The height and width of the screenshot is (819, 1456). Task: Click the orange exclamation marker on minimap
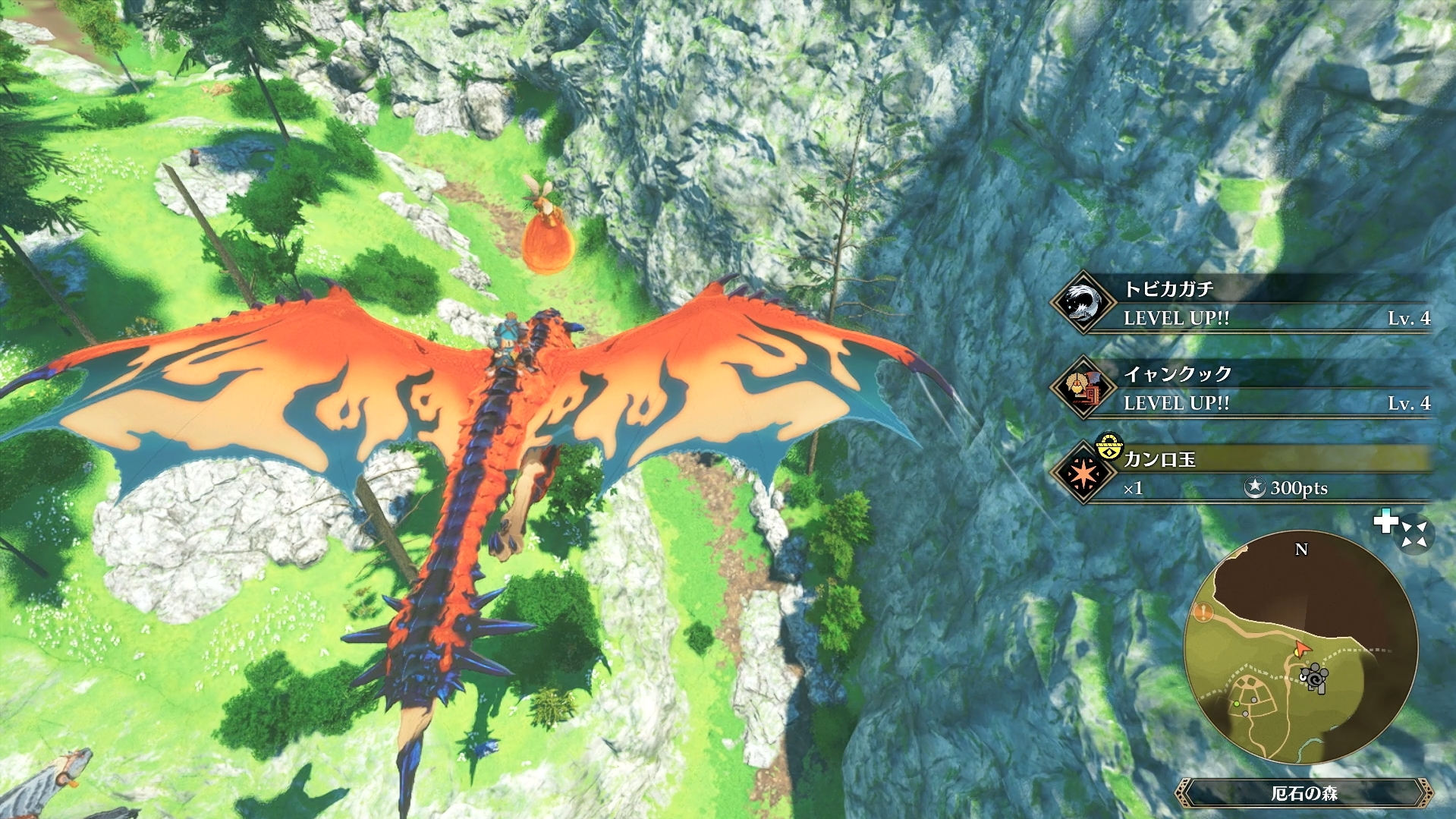1203,612
